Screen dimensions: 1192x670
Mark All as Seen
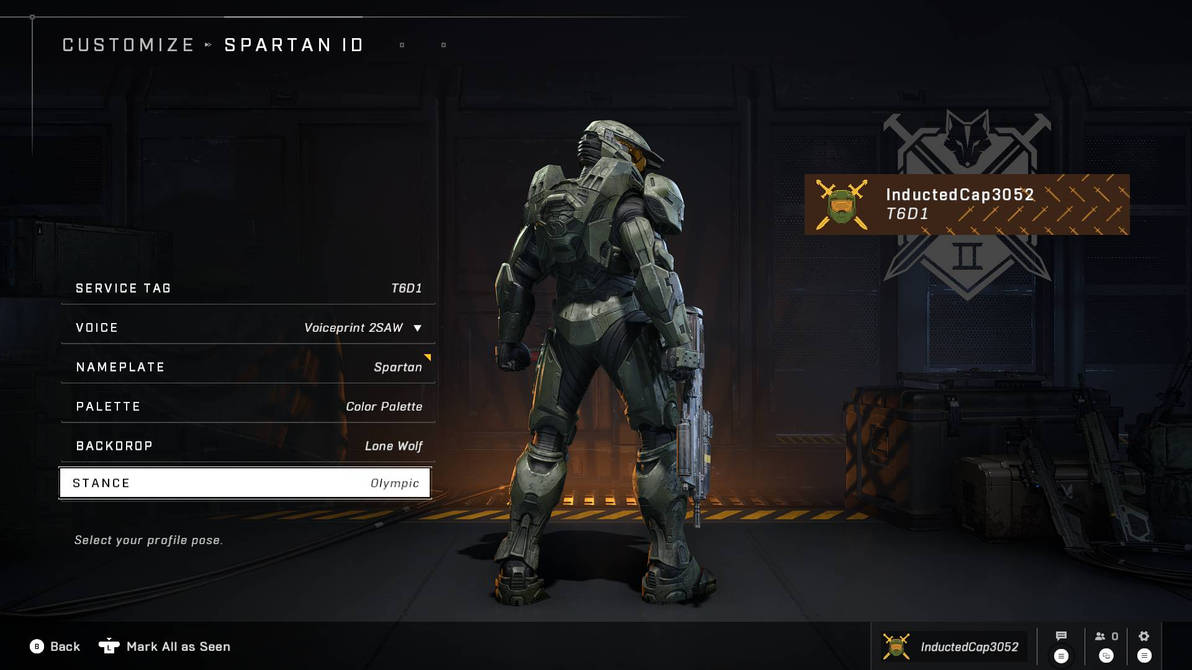tap(166, 647)
